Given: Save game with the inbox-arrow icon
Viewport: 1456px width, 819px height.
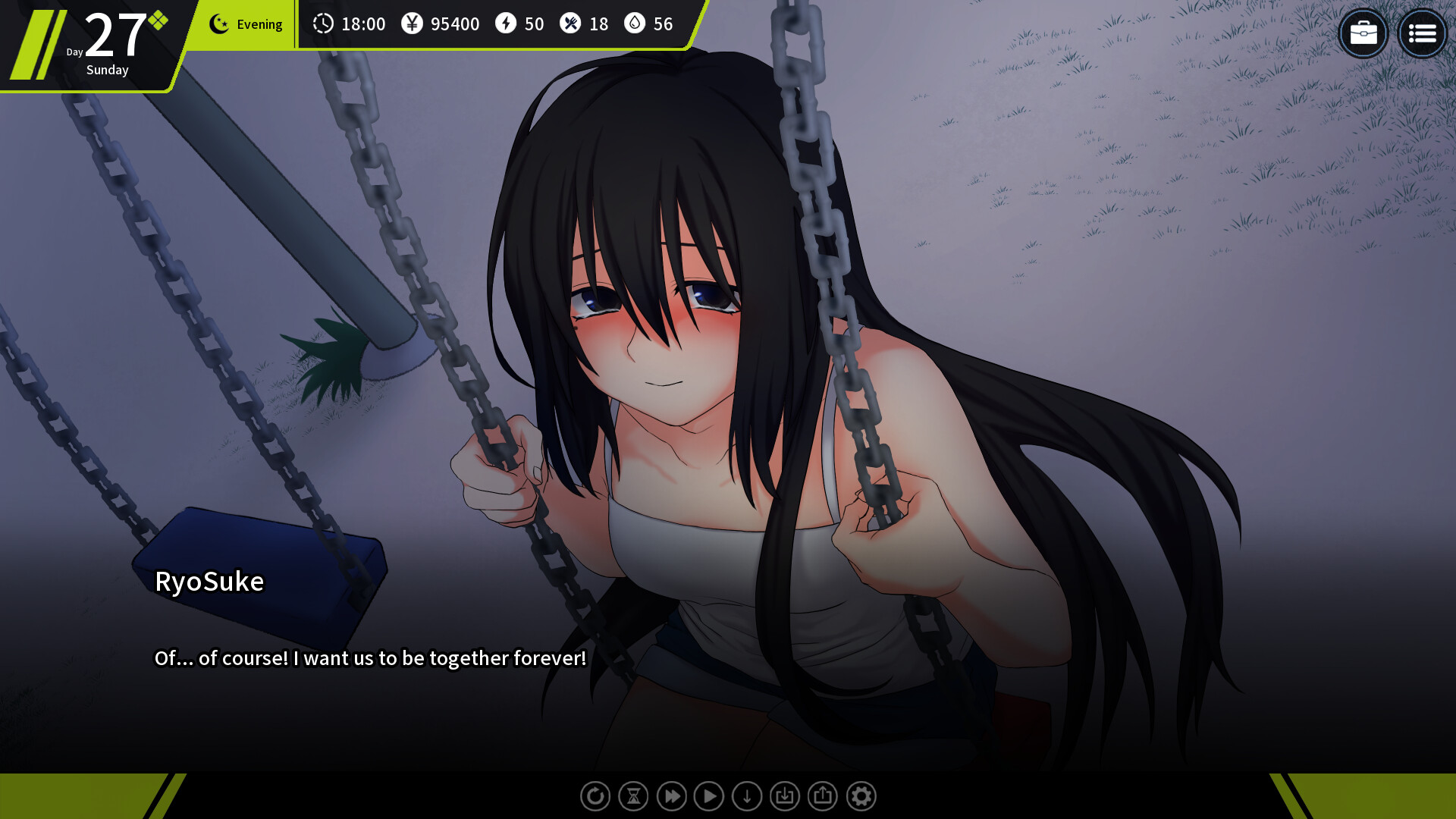Looking at the screenshot, I should point(785,796).
